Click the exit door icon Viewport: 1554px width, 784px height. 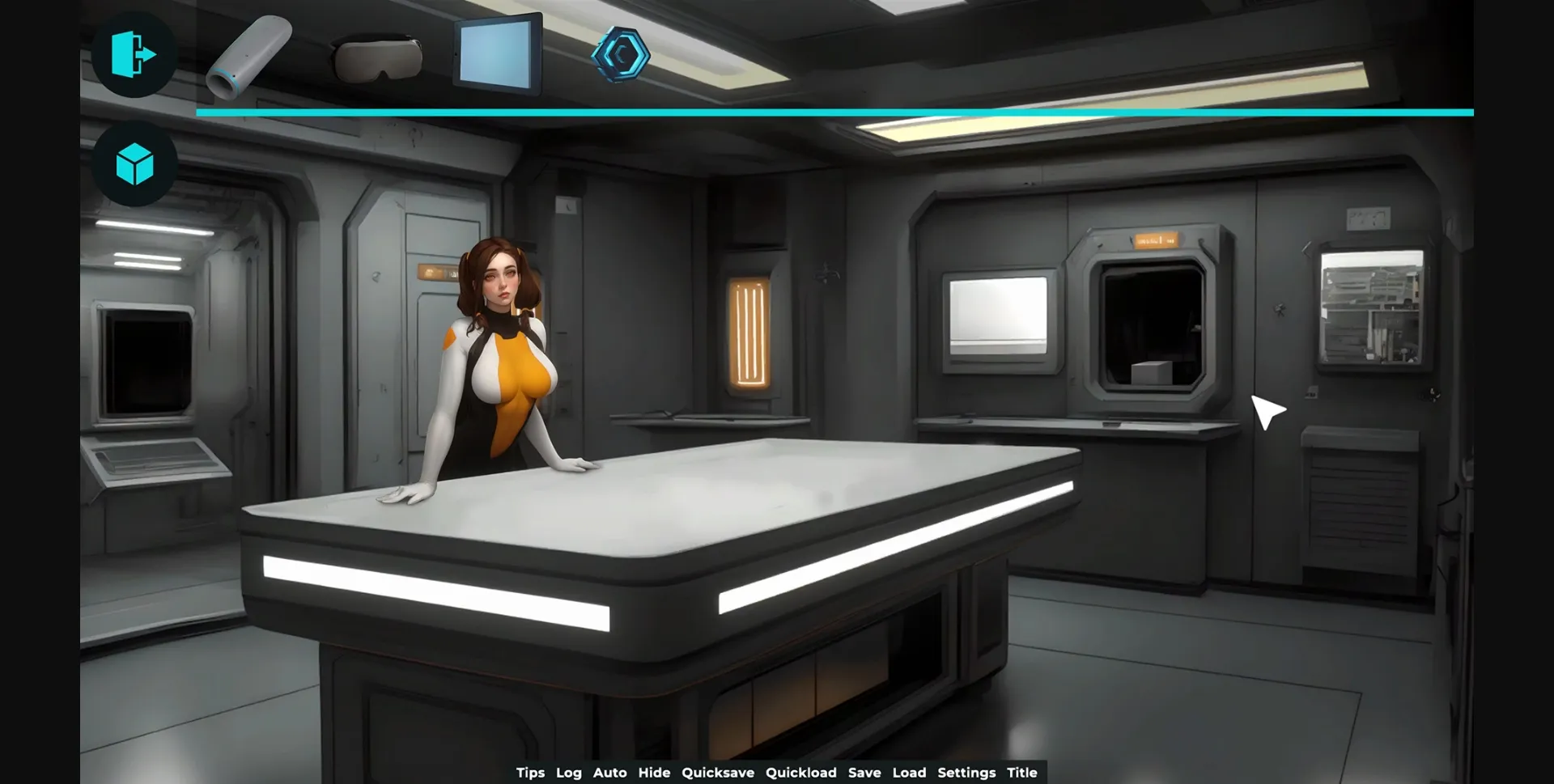tap(134, 54)
